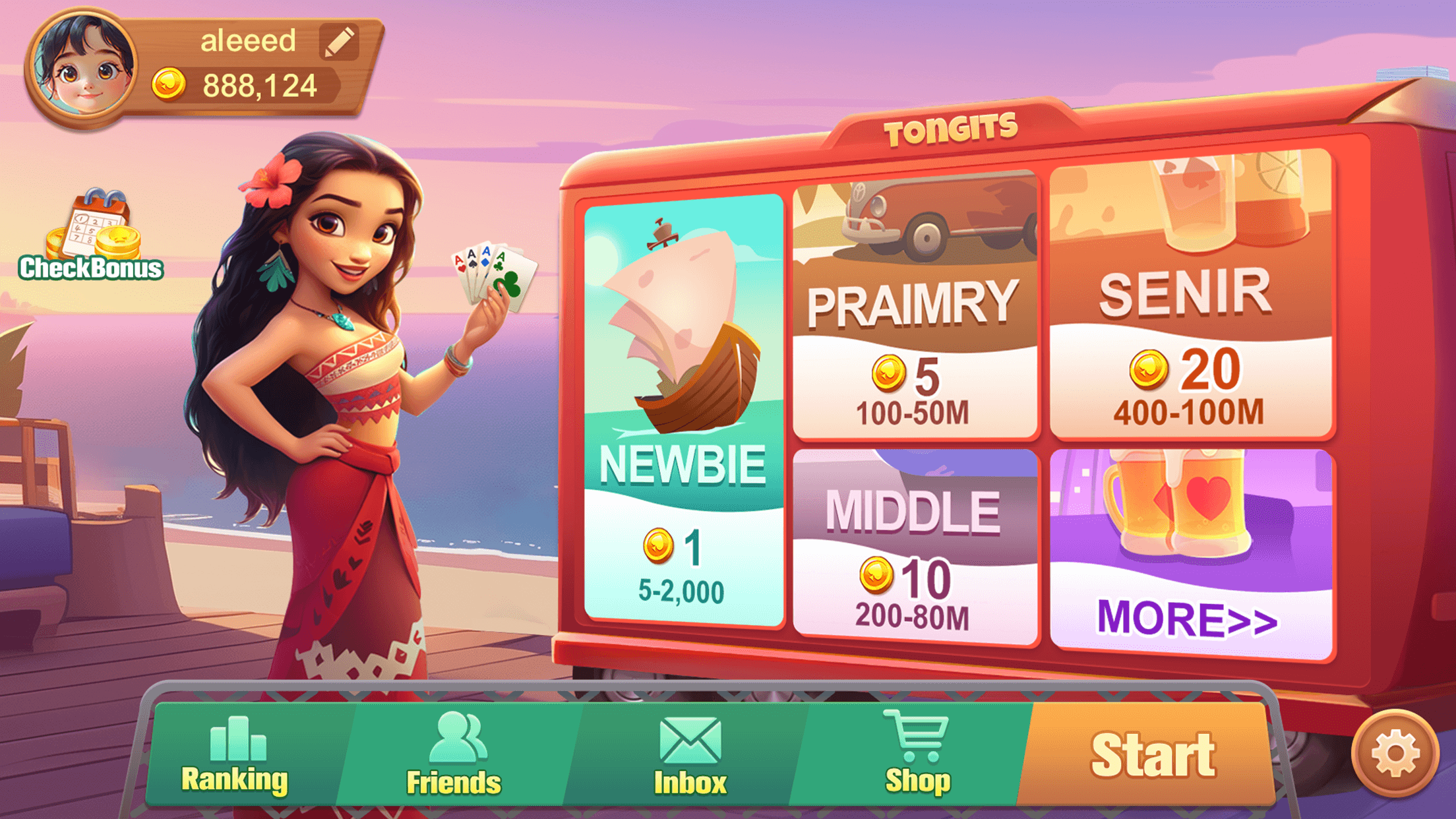This screenshot has height=819, width=1456.
Task: Check the Inbox messages
Action: click(x=690, y=755)
